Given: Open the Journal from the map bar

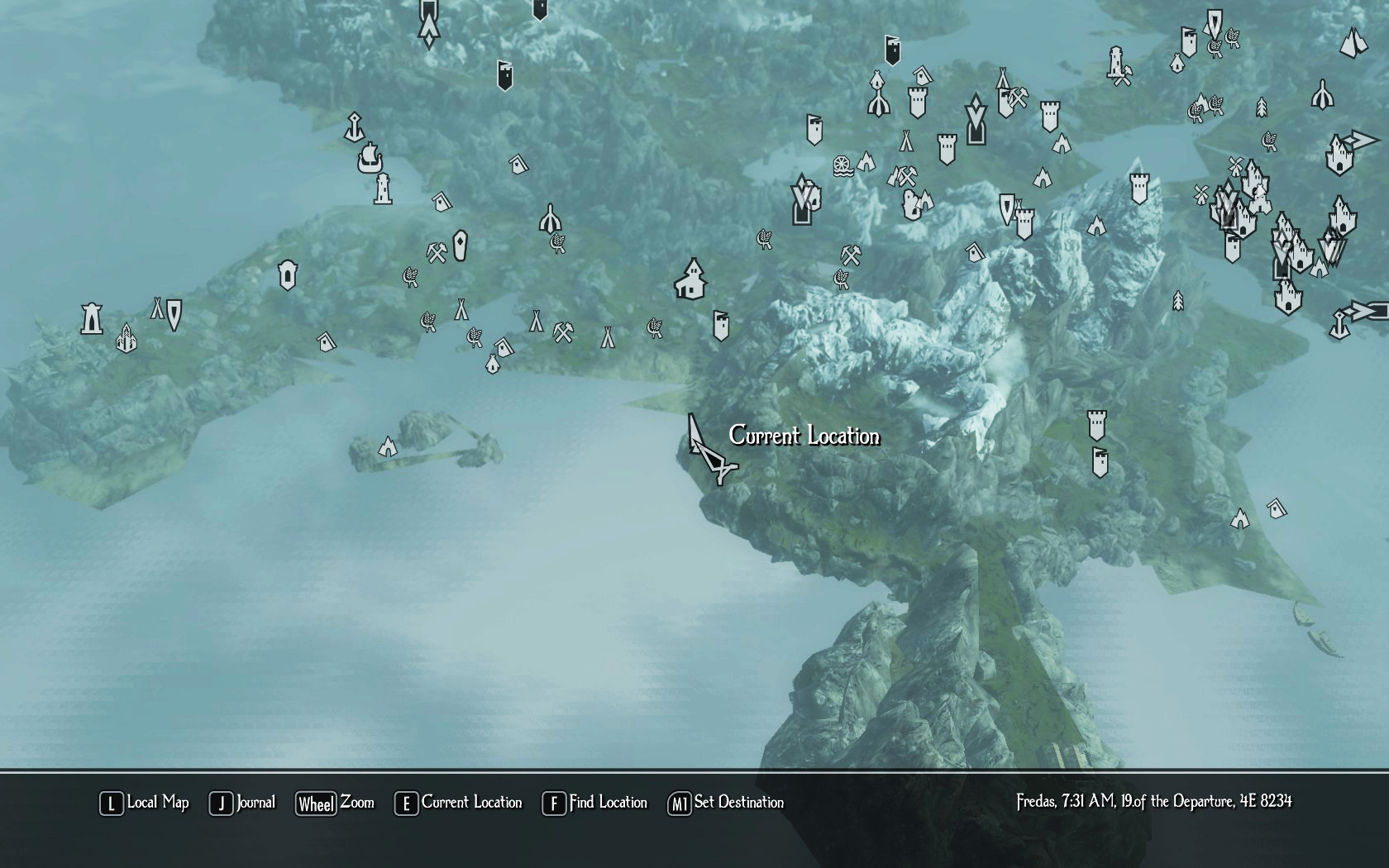Looking at the screenshot, I should [x=242, y=803].
